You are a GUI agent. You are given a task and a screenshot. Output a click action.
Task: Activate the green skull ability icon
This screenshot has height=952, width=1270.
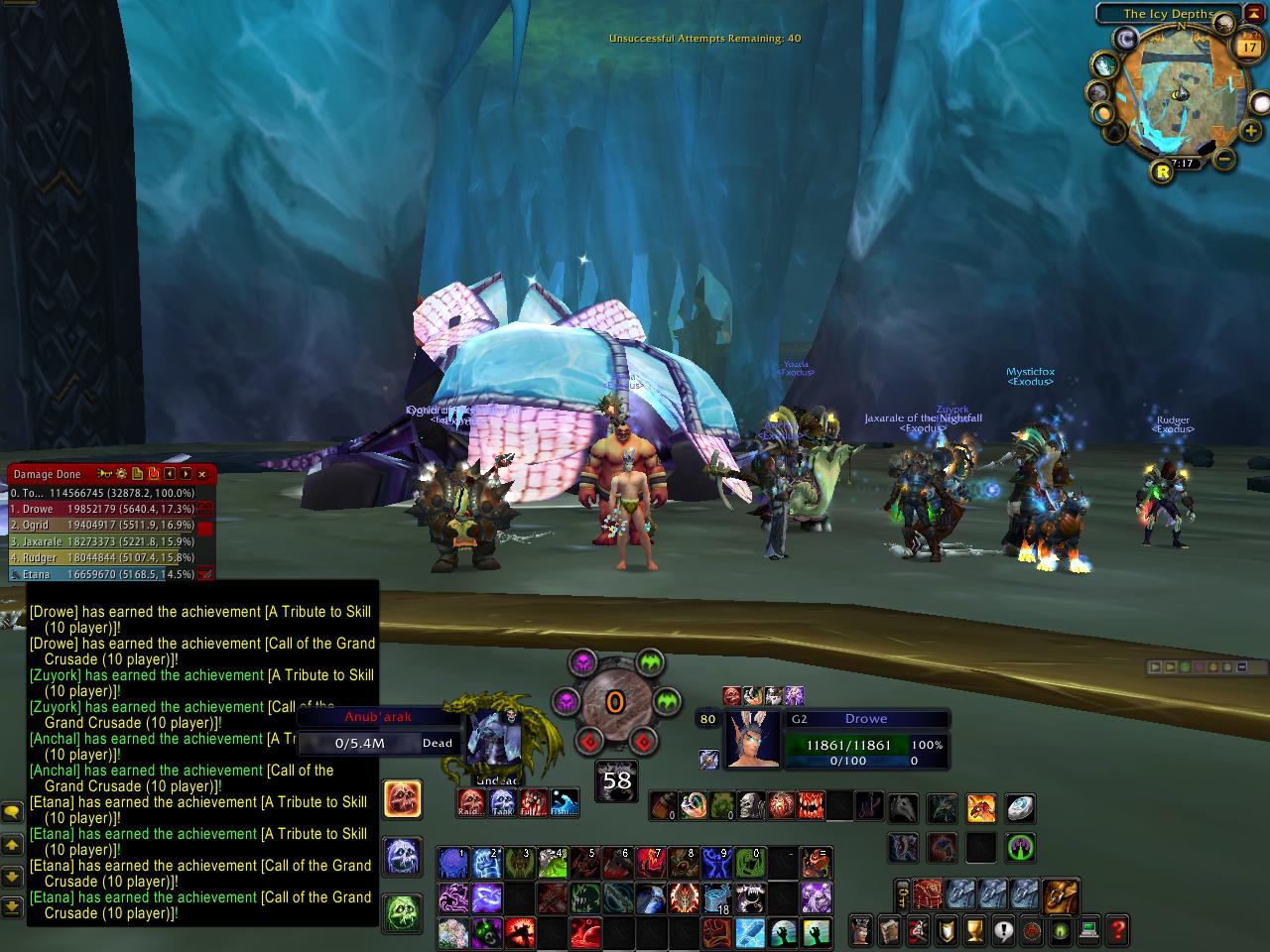click(x=402, y=909)
